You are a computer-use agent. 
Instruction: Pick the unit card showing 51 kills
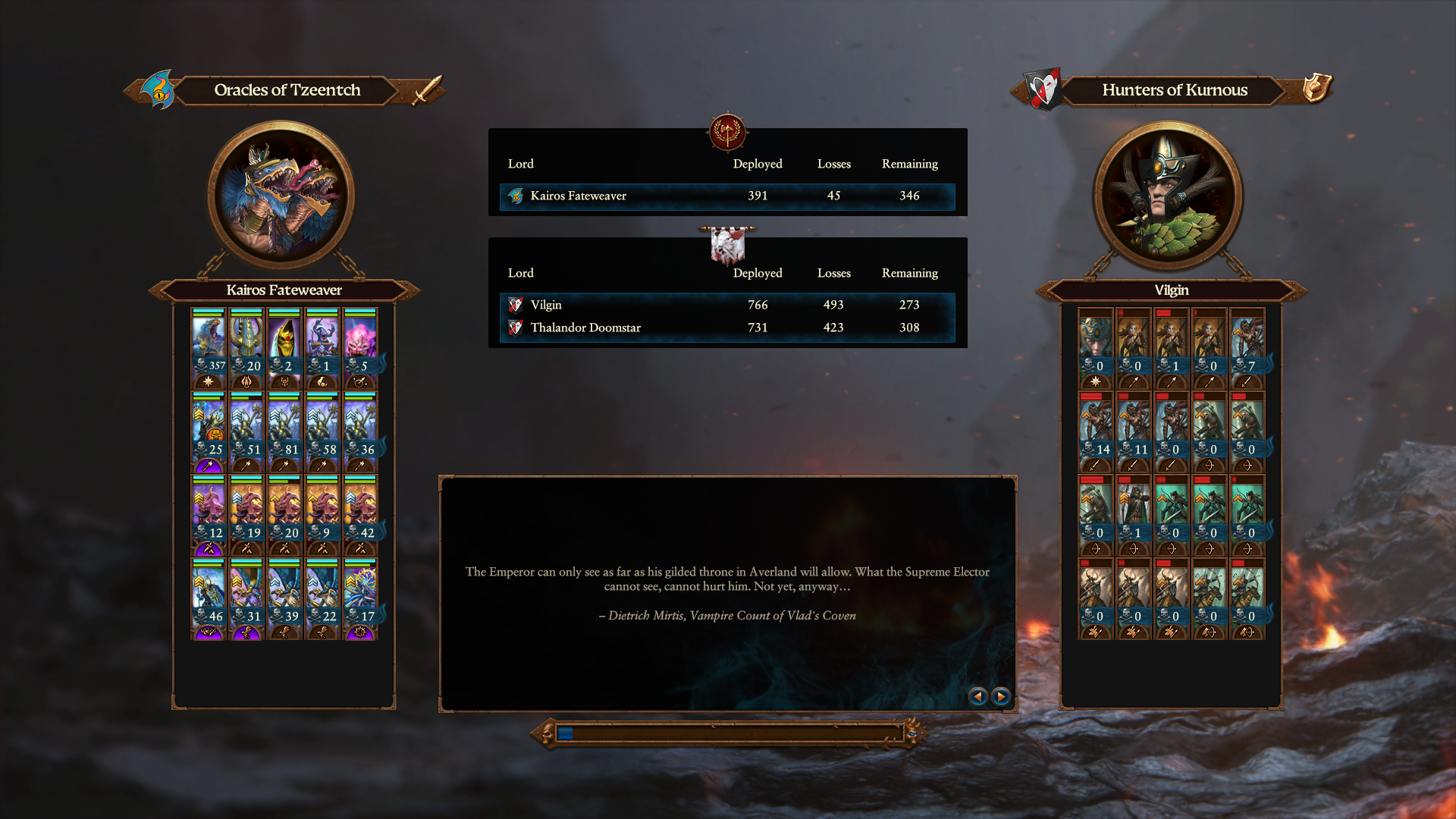click(246, 431)
